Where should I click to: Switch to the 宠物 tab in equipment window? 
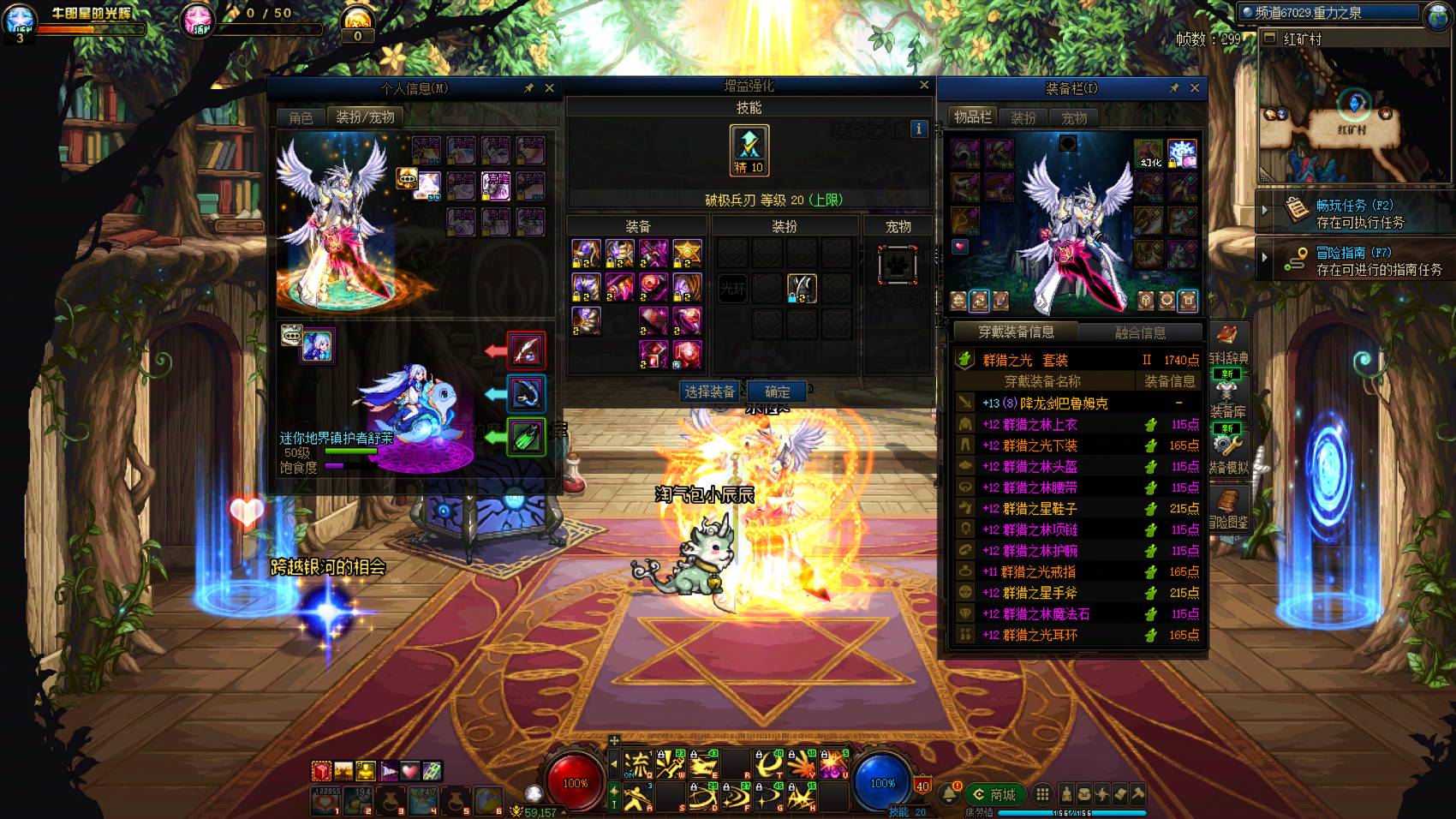click(x=1074, y=118)
